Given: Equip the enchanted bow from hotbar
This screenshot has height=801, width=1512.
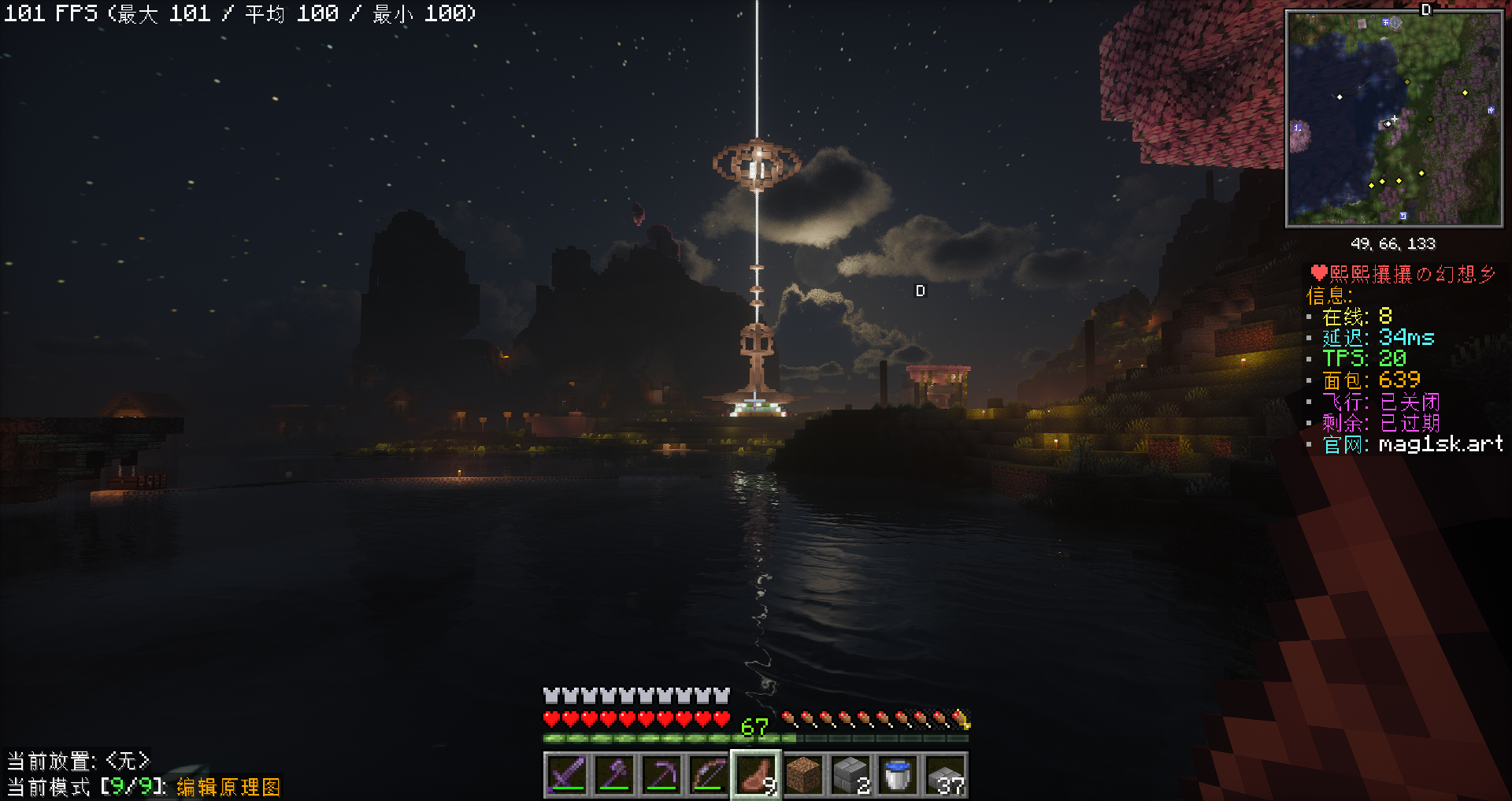Looking at the screenshot, I should point(709,775).
